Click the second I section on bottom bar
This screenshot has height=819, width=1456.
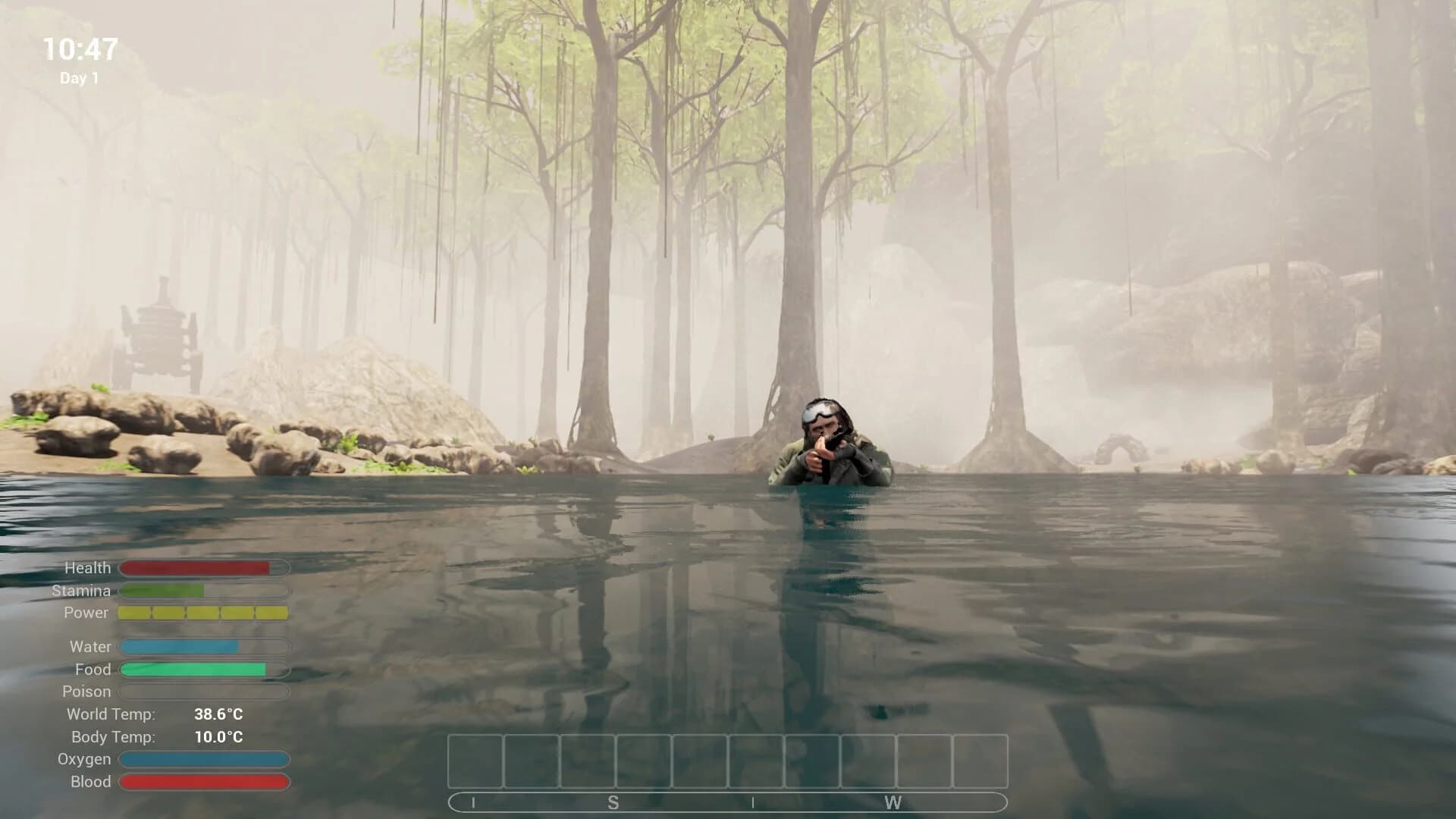pos(754,801)
